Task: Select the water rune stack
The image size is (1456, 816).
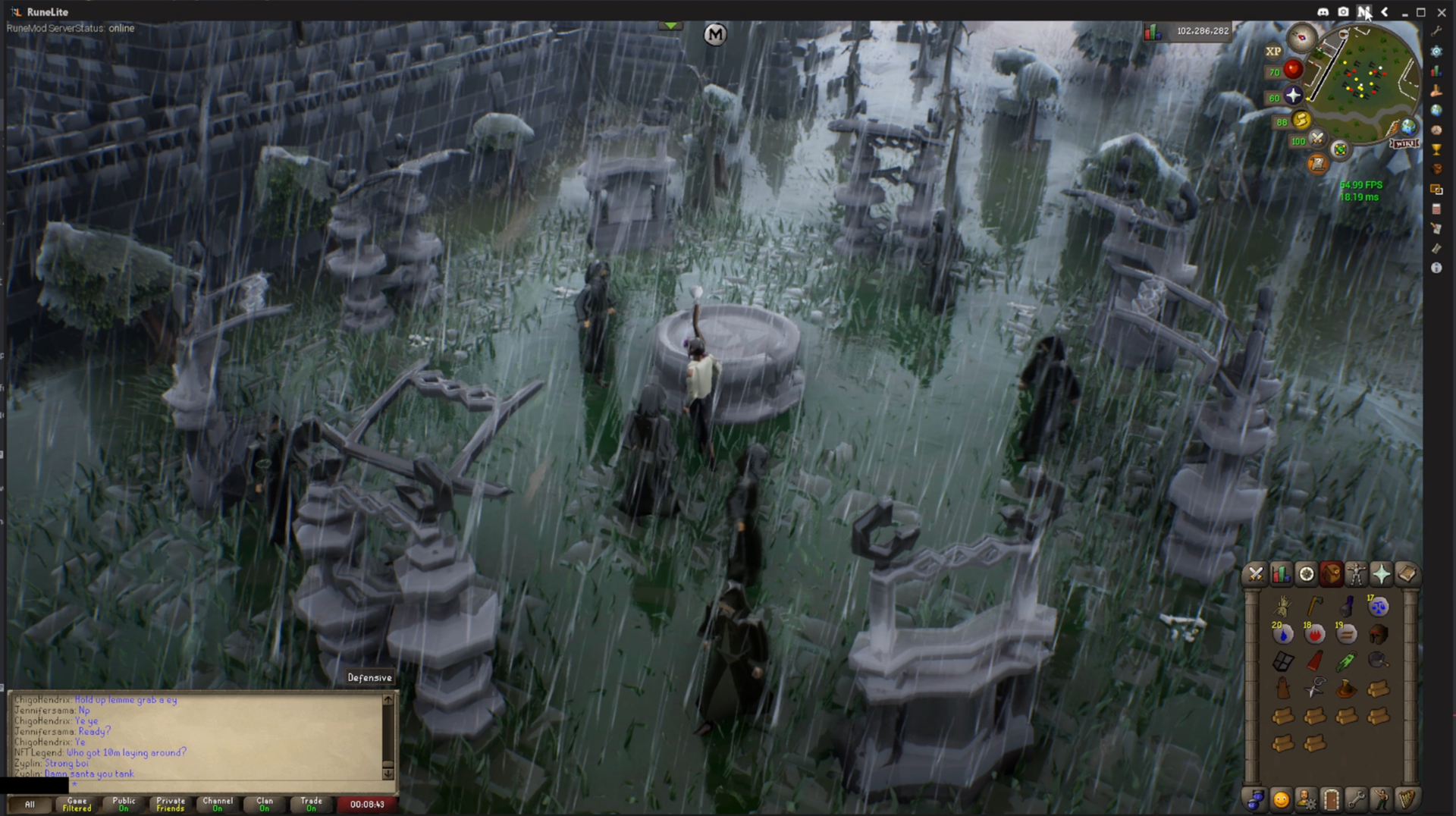Action: click(1282, 633)
